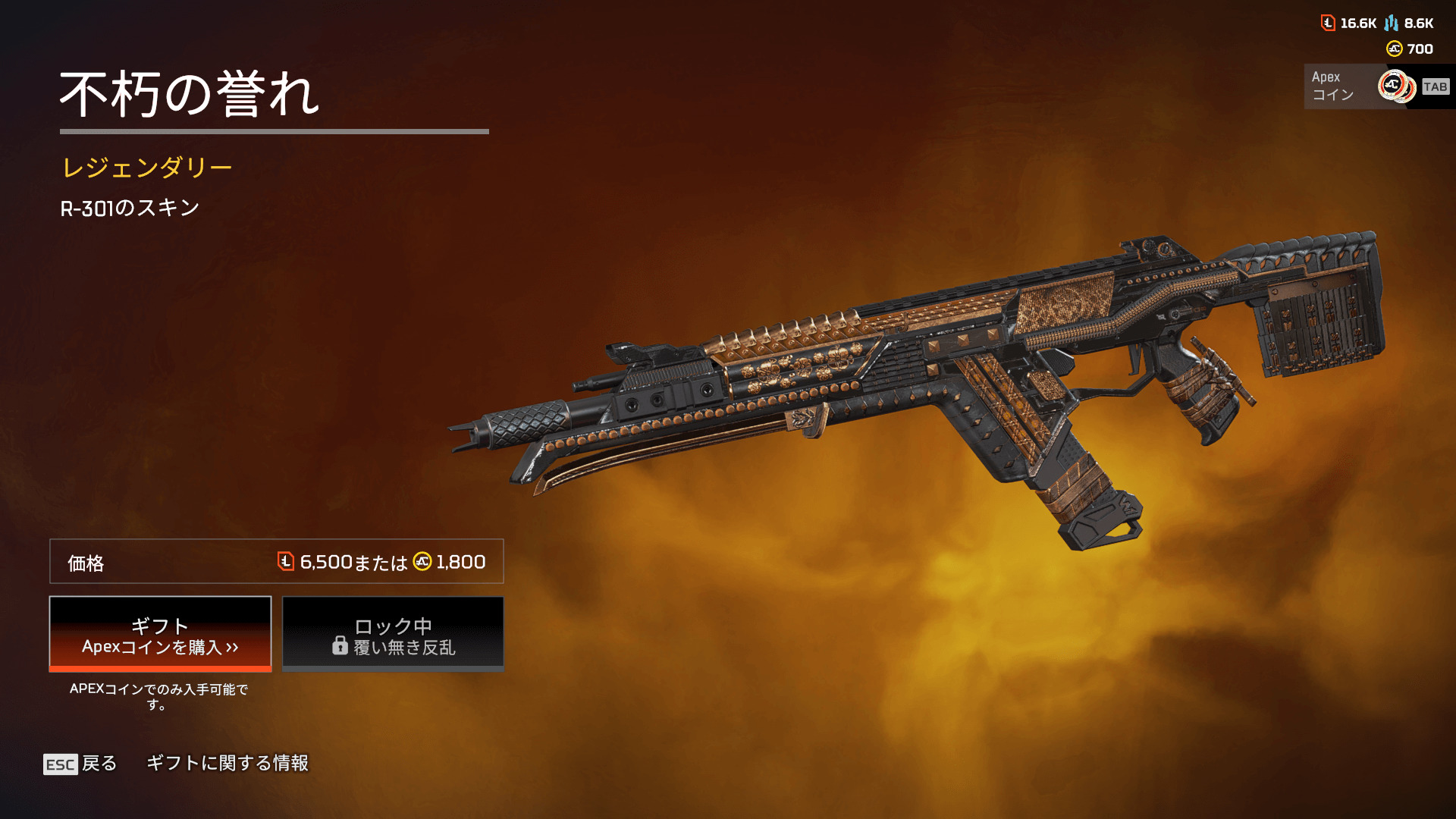This screenshot has height=819, width=1456.
Task: Open ギフトに関する情報 gift info
Action: (227, 763)
